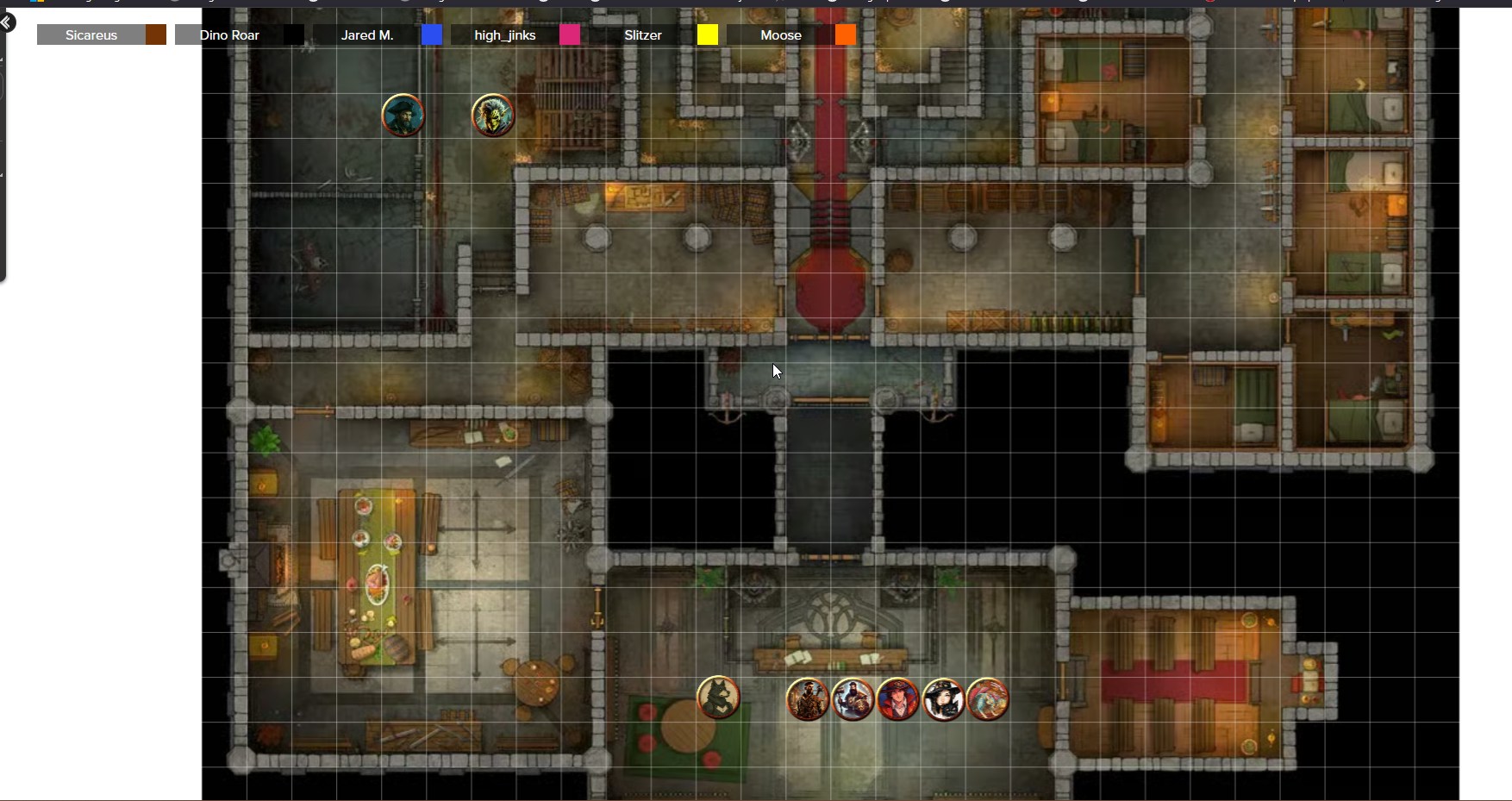Open Slitzer's yellow color swatch
The width and height of the screenshot is (1512, 801).
(708, 34)
